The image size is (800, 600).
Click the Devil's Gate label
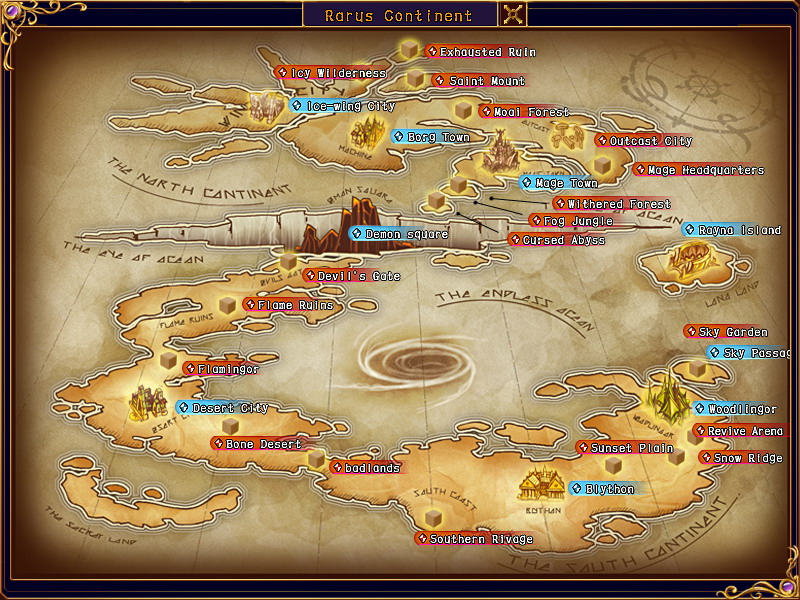tap(343, 275)
